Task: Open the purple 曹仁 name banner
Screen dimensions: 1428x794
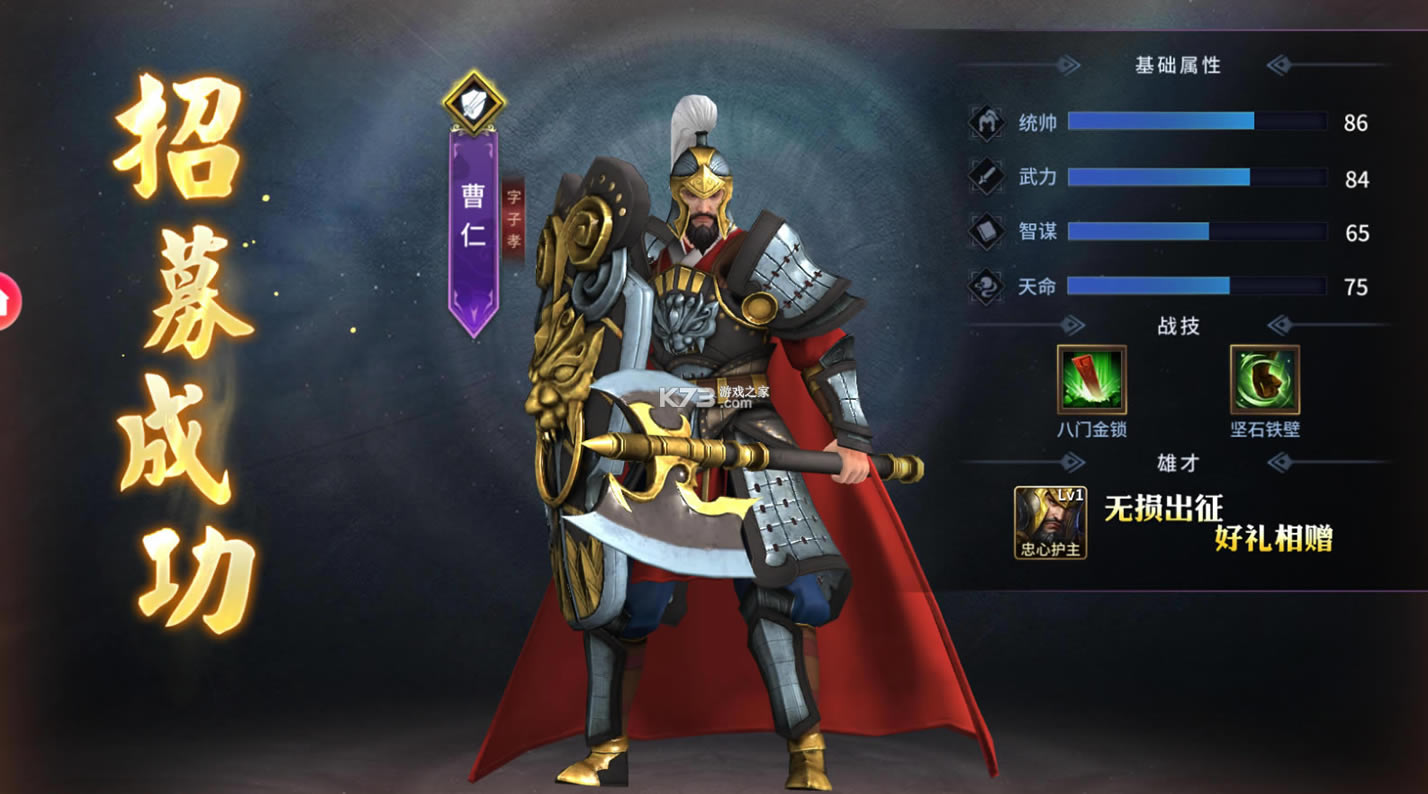Action: coord(473,225)
